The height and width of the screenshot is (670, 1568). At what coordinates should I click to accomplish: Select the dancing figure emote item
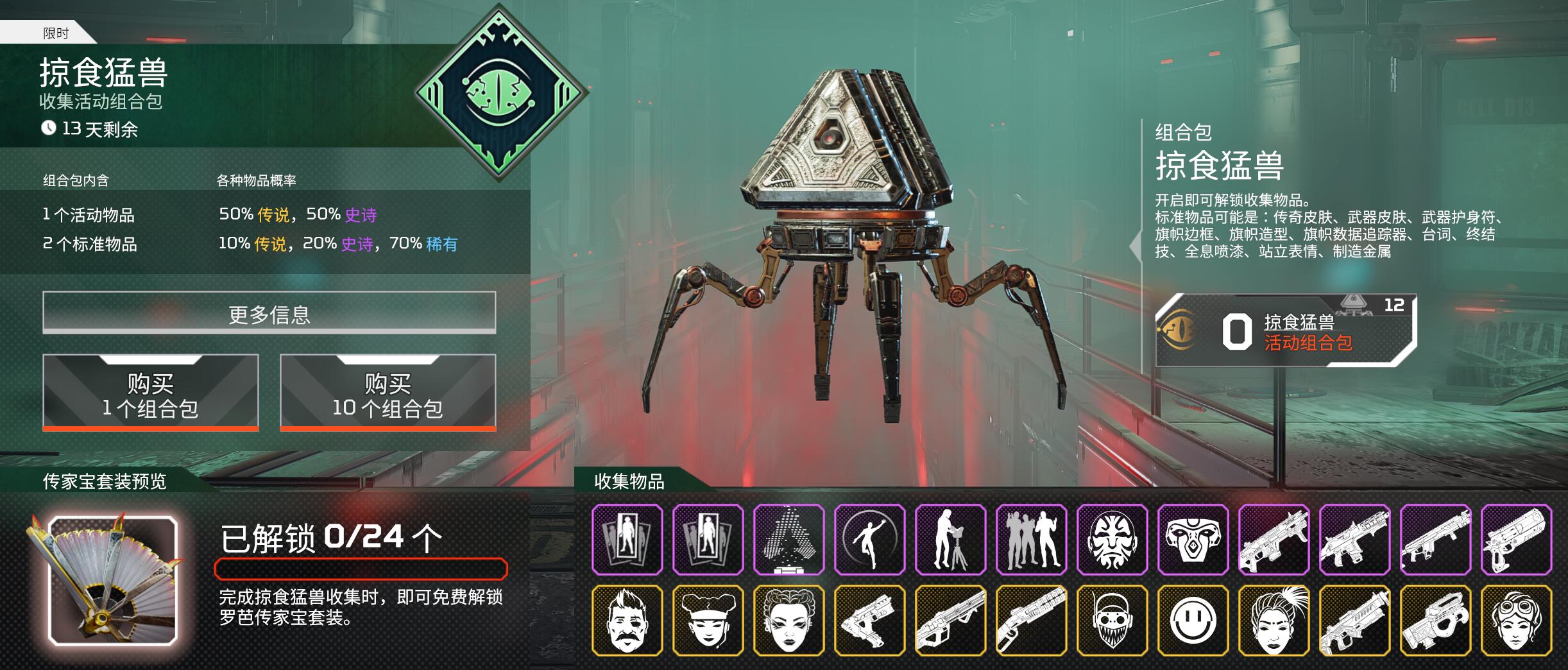click(869, 539)
